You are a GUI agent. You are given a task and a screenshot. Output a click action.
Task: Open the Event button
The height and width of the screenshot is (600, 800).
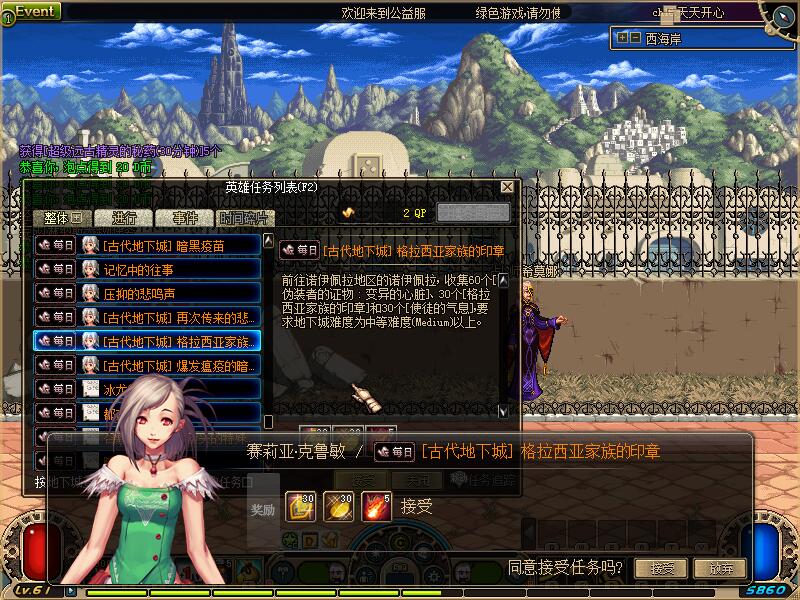(34, 11)
